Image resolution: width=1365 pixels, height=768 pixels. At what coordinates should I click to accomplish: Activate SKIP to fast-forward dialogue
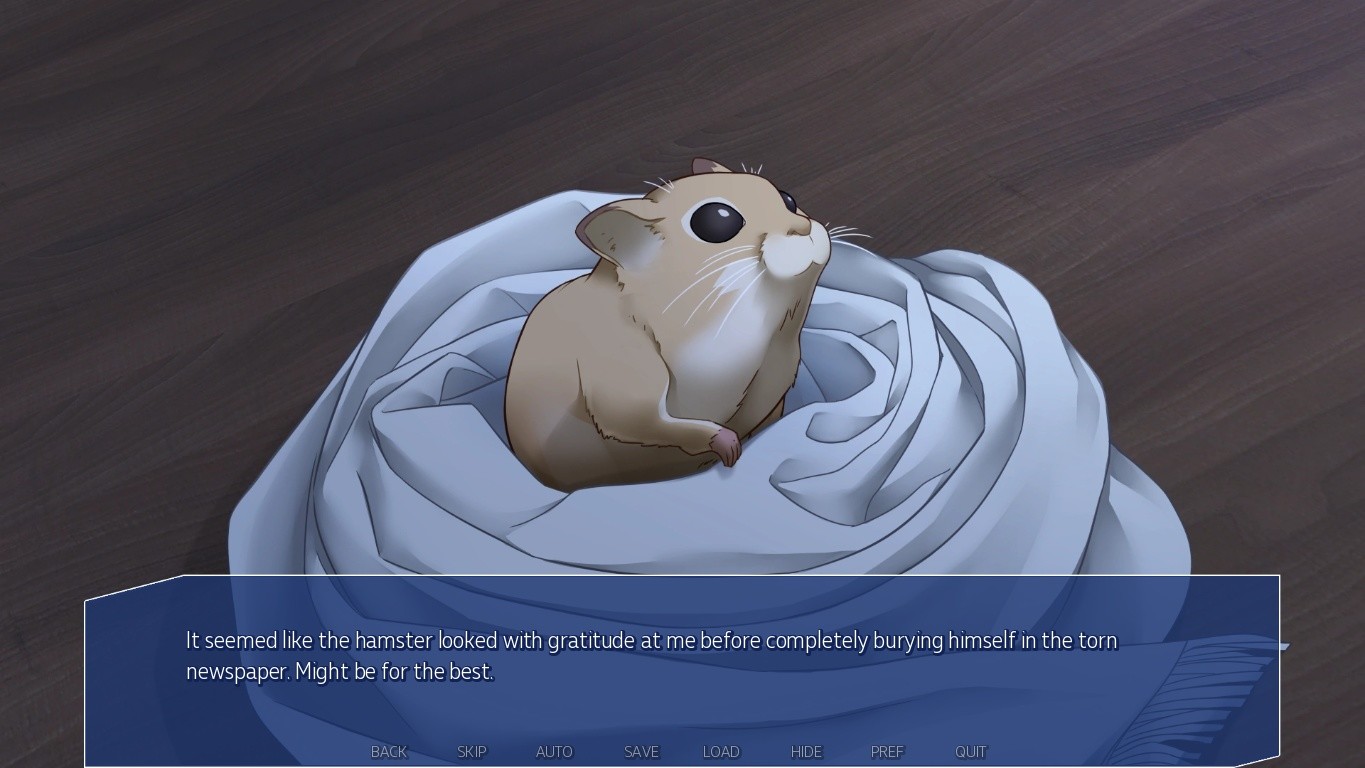472,752
